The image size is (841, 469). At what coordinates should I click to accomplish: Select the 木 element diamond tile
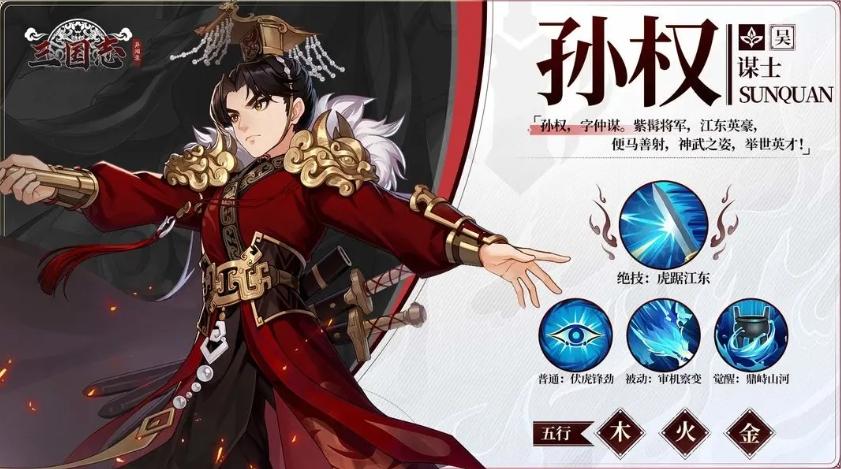coord(619,435)
